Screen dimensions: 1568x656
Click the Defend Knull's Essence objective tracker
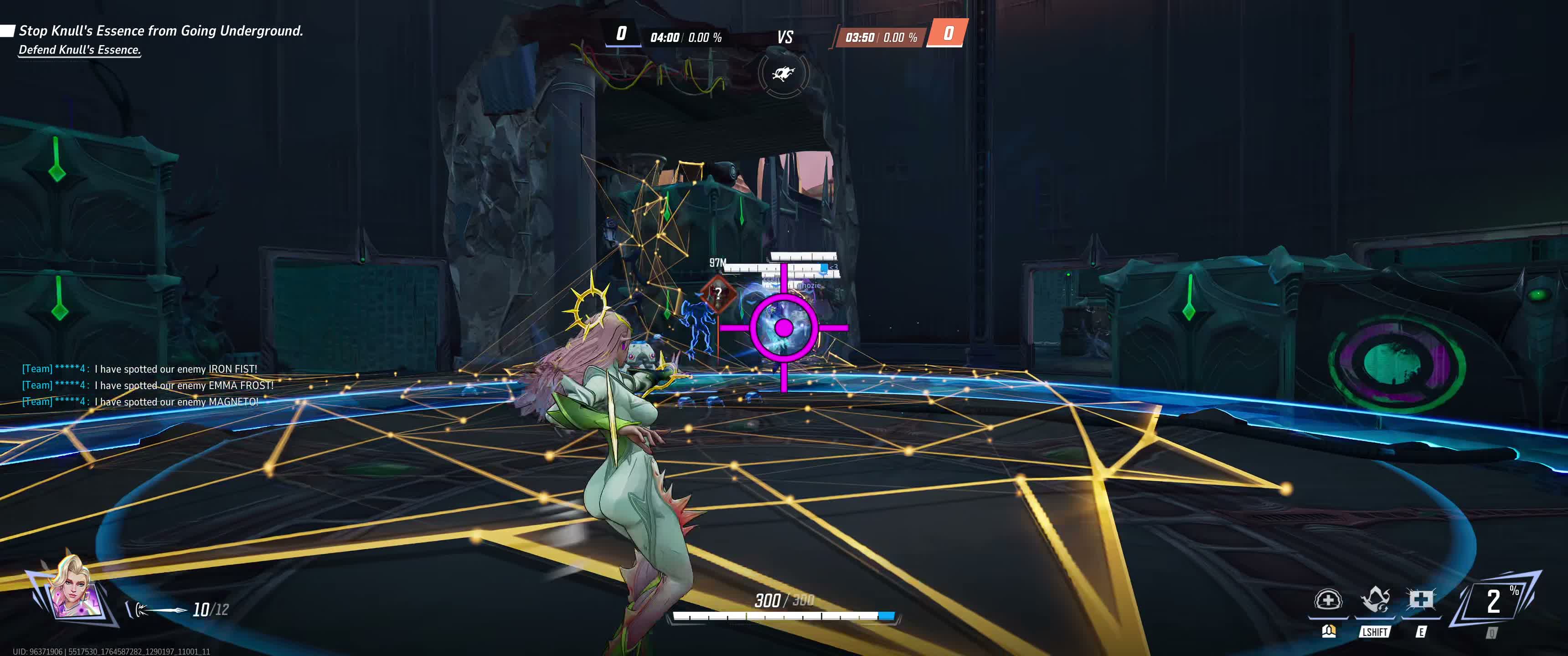point(80,50)
